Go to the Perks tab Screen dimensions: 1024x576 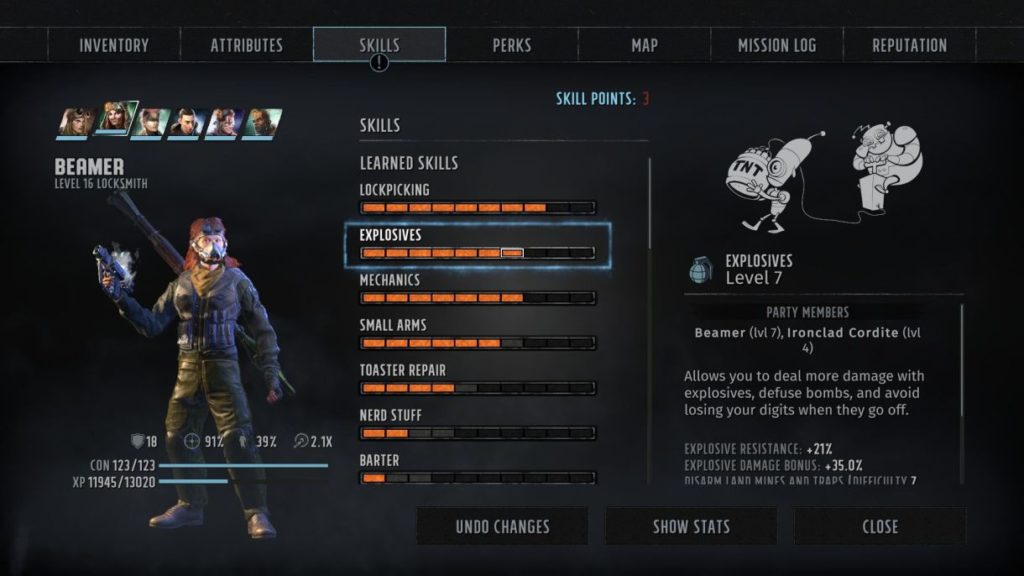512,45
